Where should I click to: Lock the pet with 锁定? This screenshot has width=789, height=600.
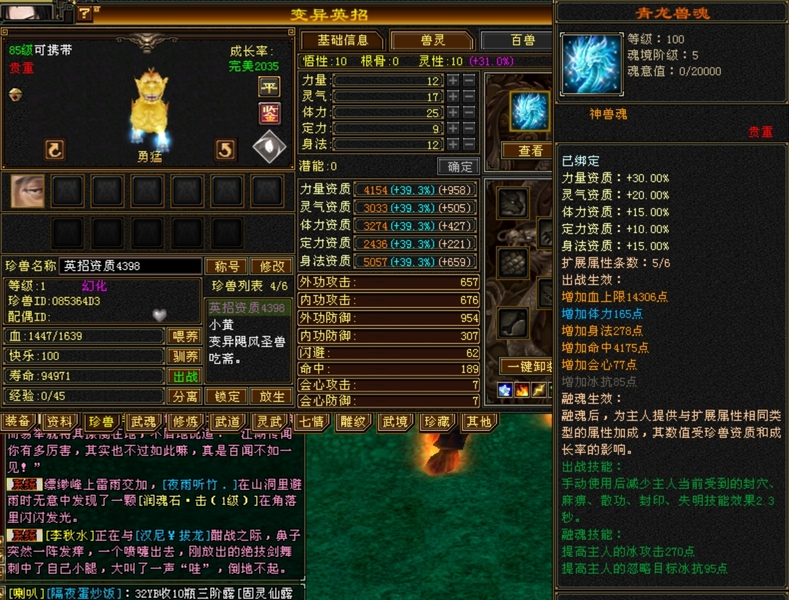228,396
